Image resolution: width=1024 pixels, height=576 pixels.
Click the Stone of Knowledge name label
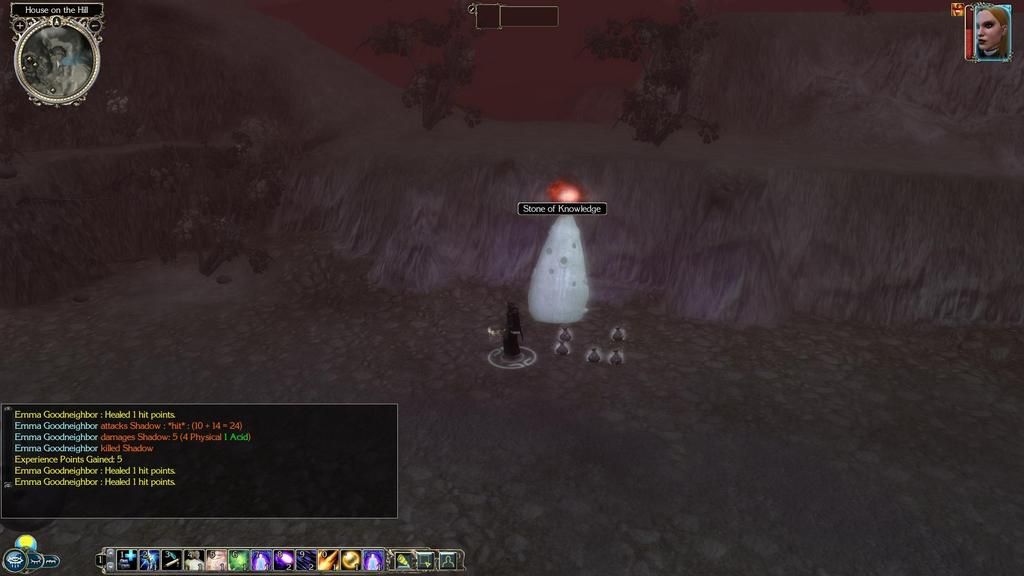pos(562,209)
